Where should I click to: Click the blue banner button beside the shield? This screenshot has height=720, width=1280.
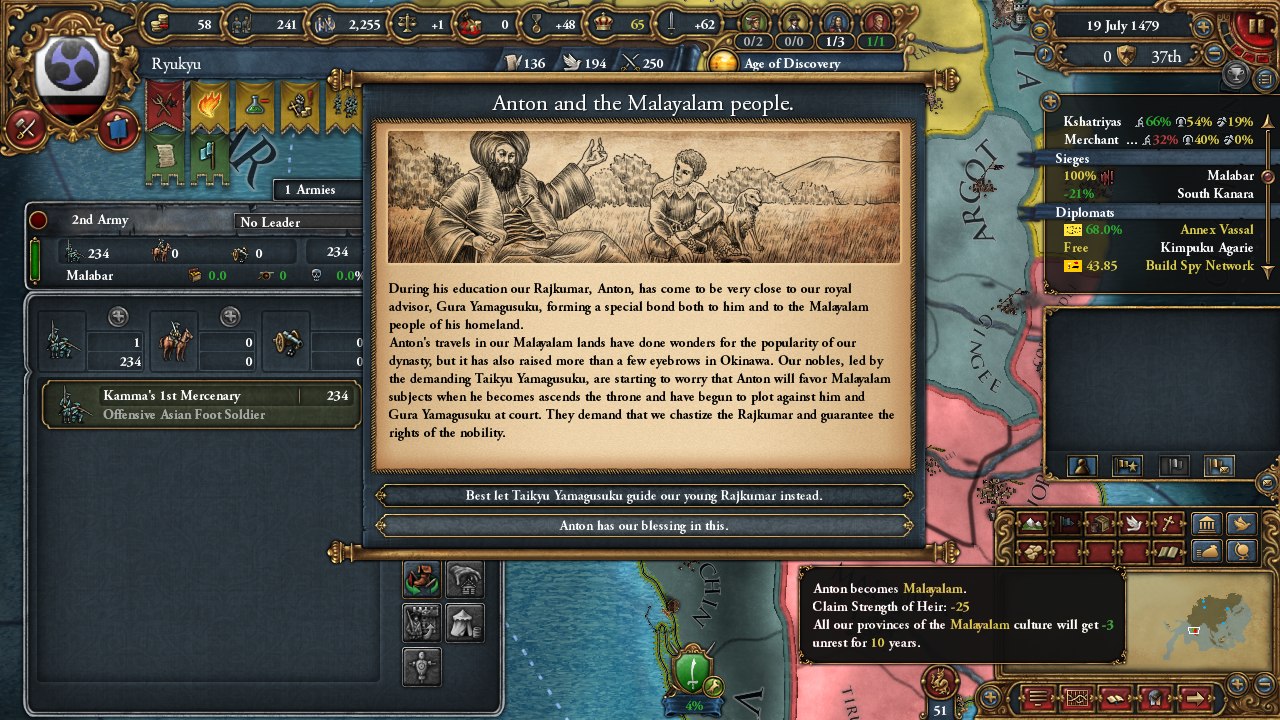117,129
